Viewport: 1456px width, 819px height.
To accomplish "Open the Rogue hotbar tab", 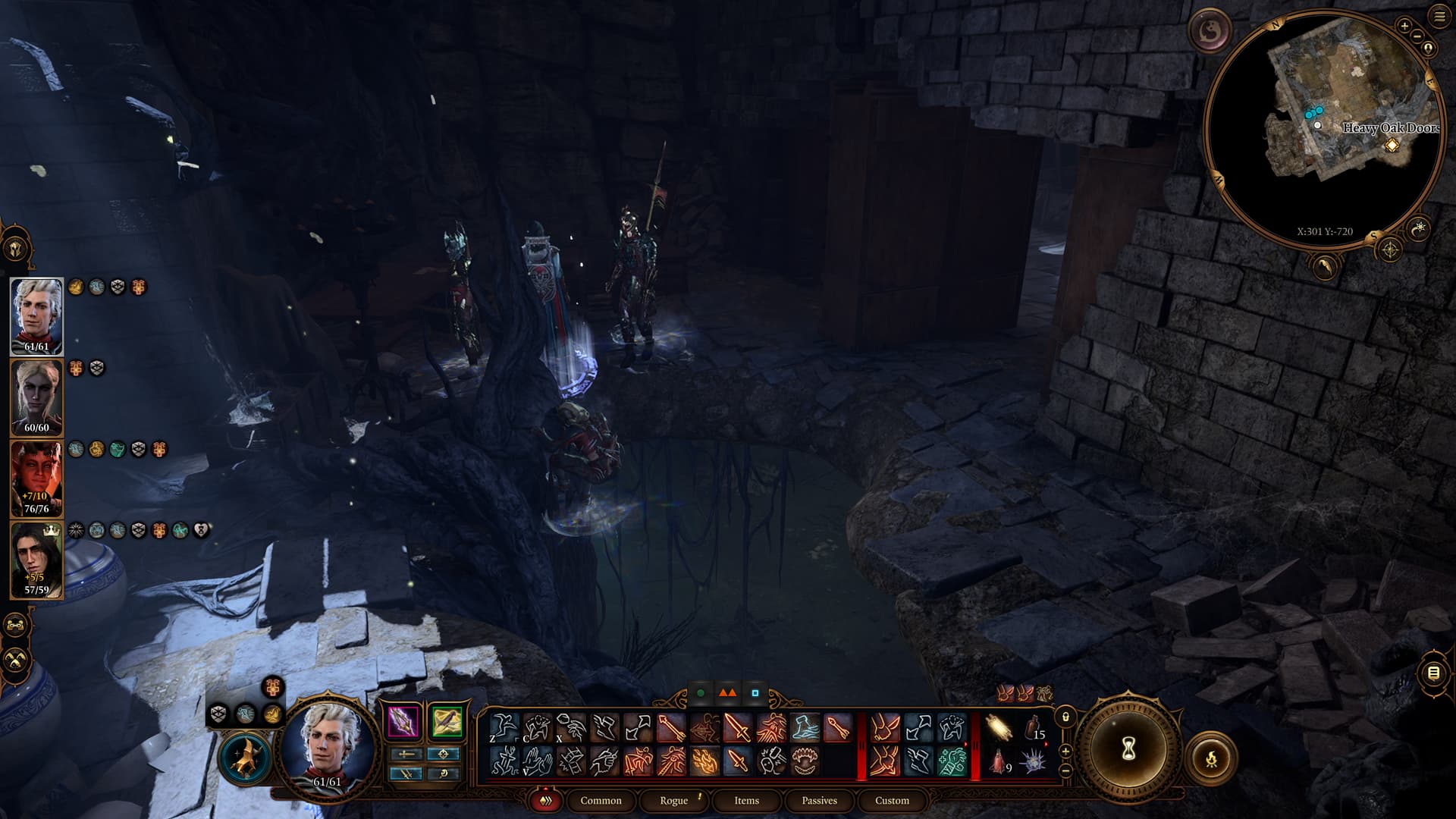I will (x=673, y=800).
